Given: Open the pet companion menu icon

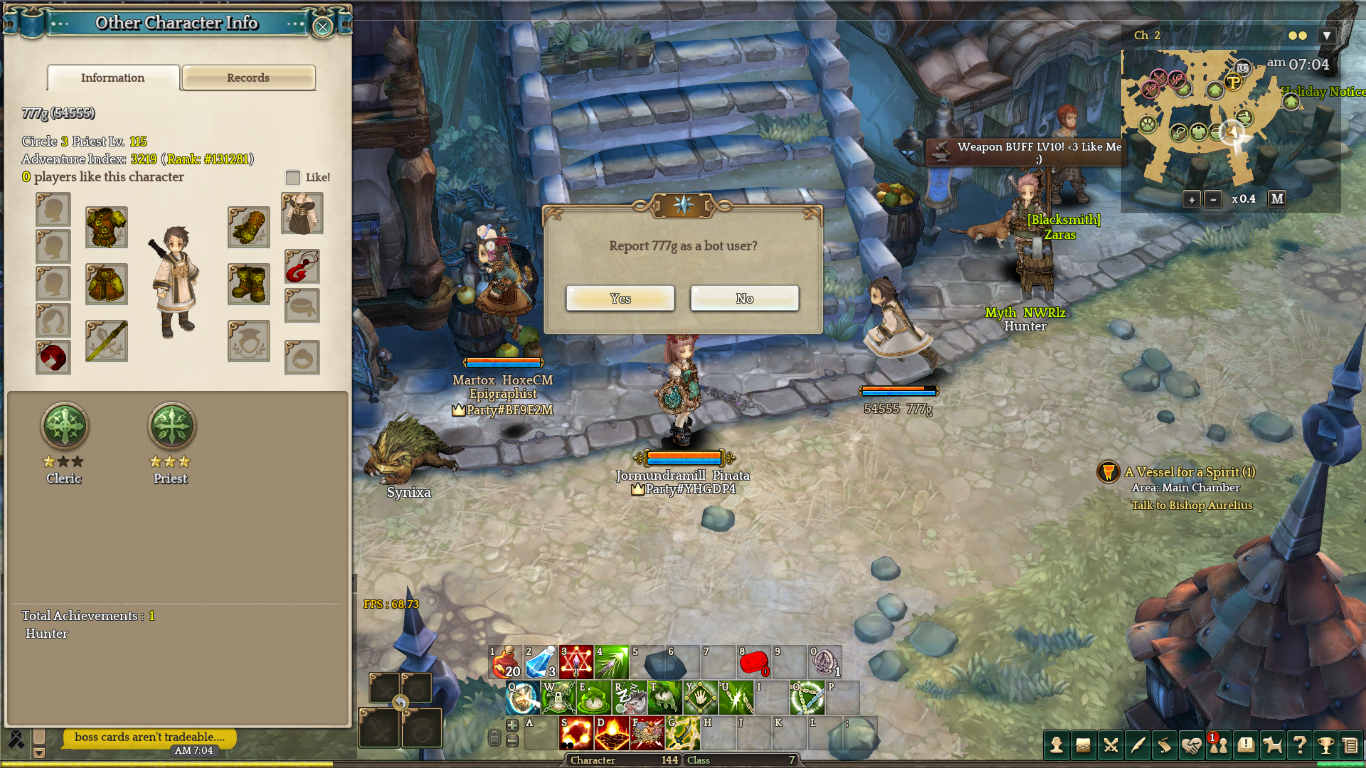Looking at the screenshot, I should point(1273,744).
